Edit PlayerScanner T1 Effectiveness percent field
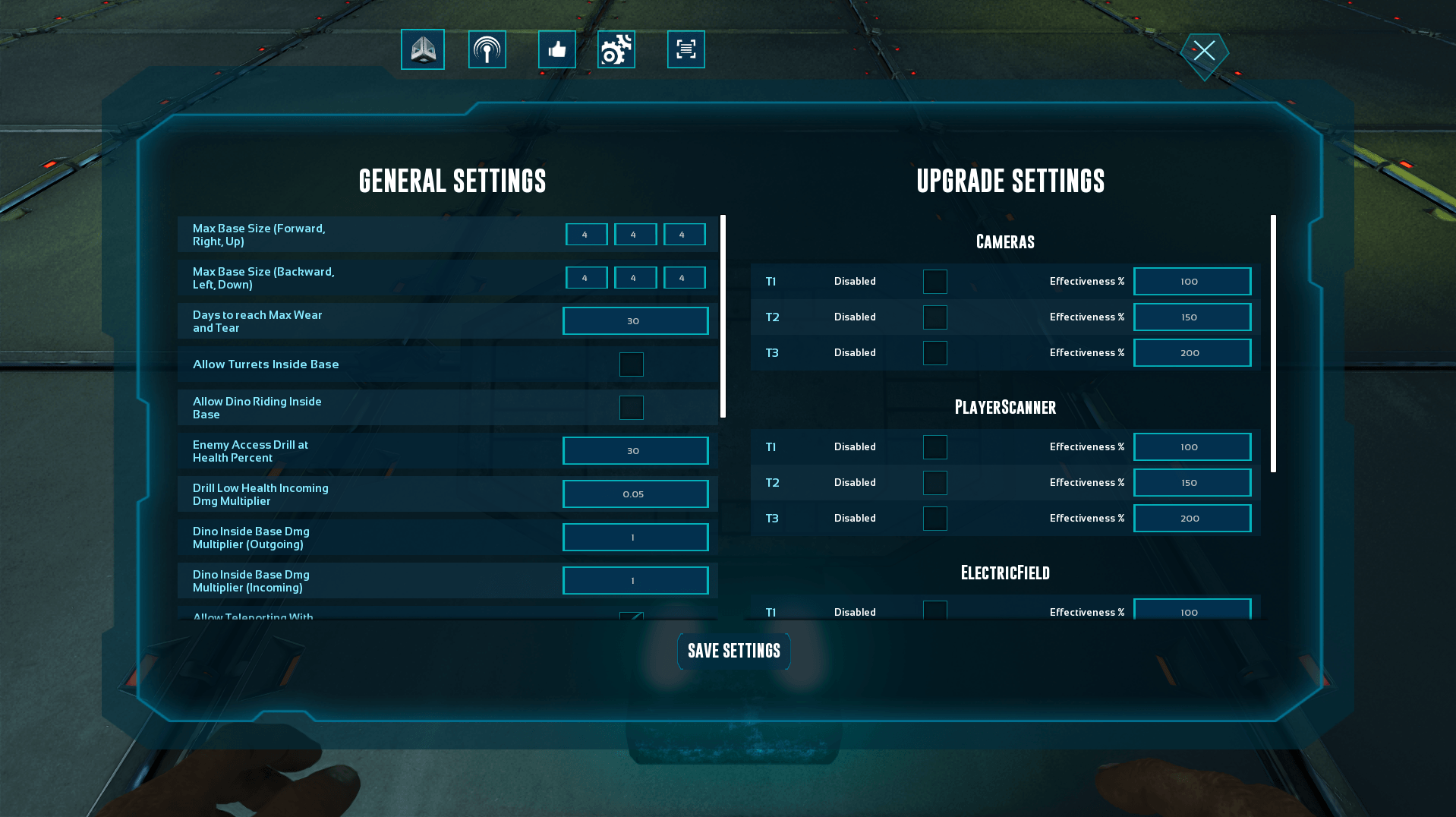 [1192, 447]
